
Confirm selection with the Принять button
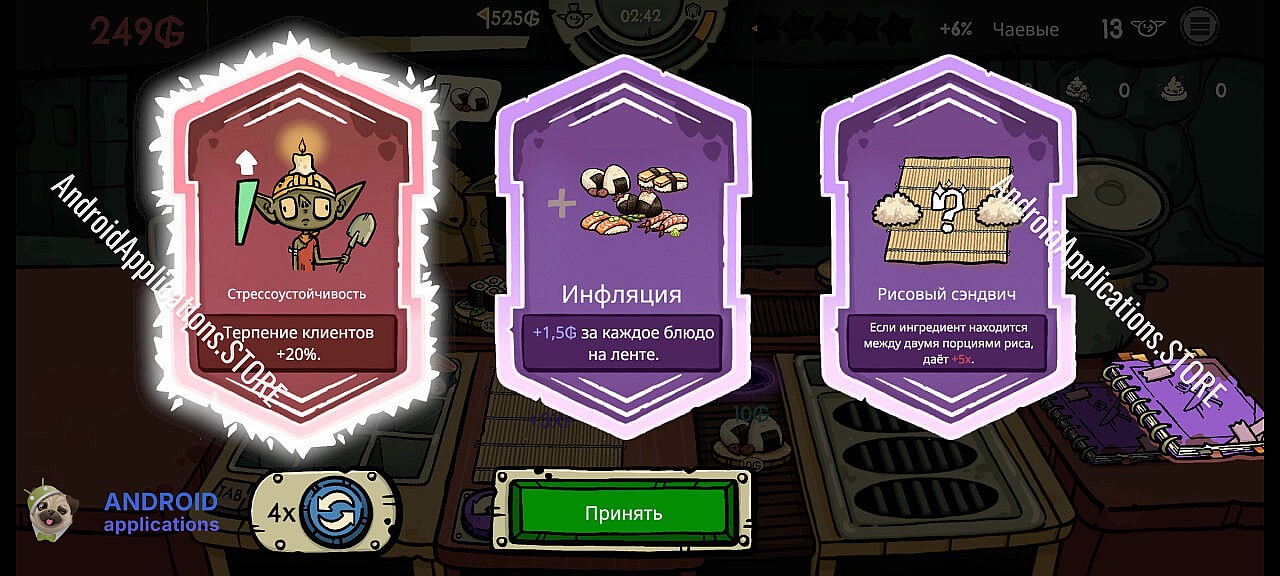[x=623, y=513]
